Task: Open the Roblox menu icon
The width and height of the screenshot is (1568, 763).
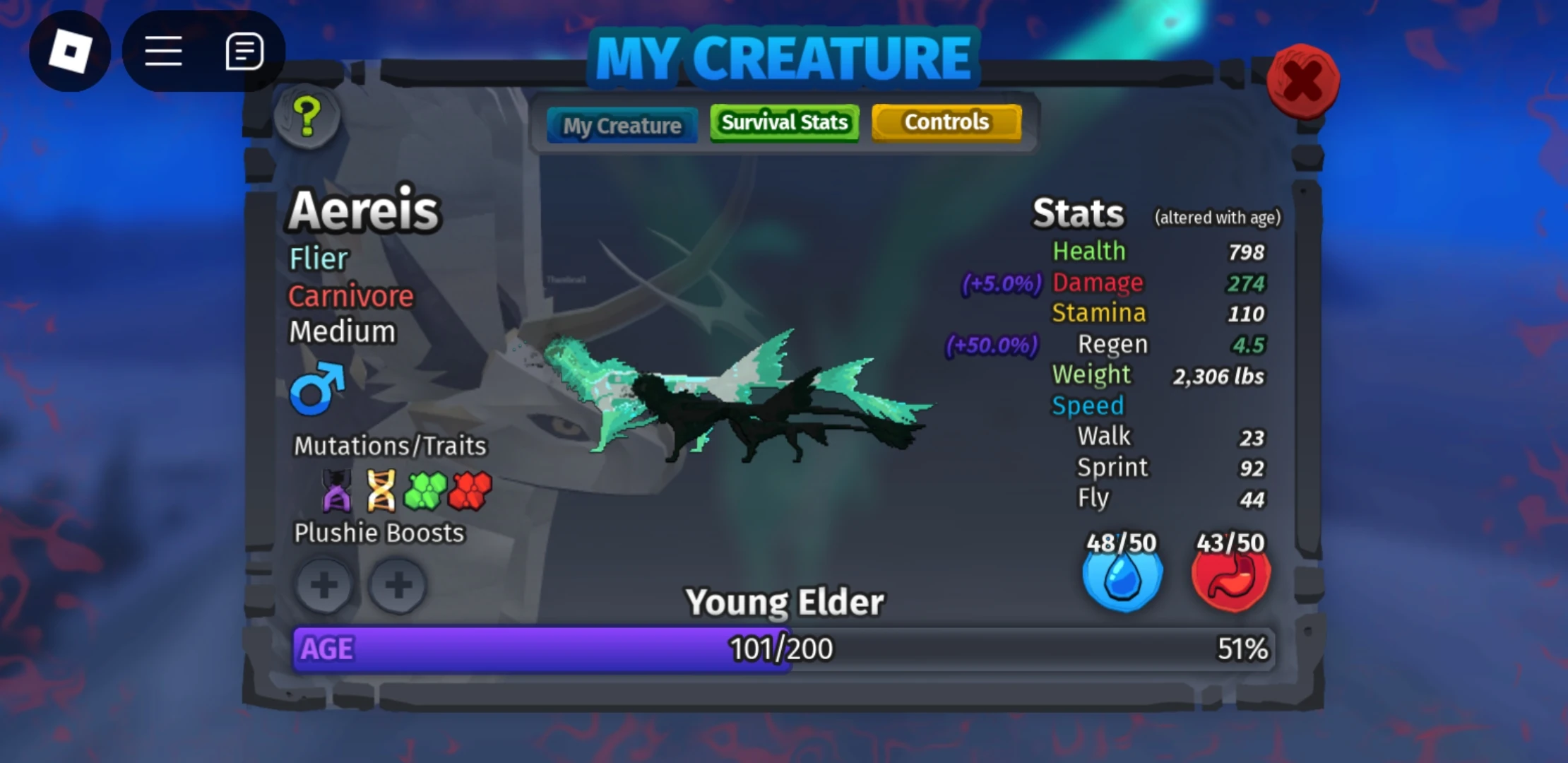Action: coord(69,51)
